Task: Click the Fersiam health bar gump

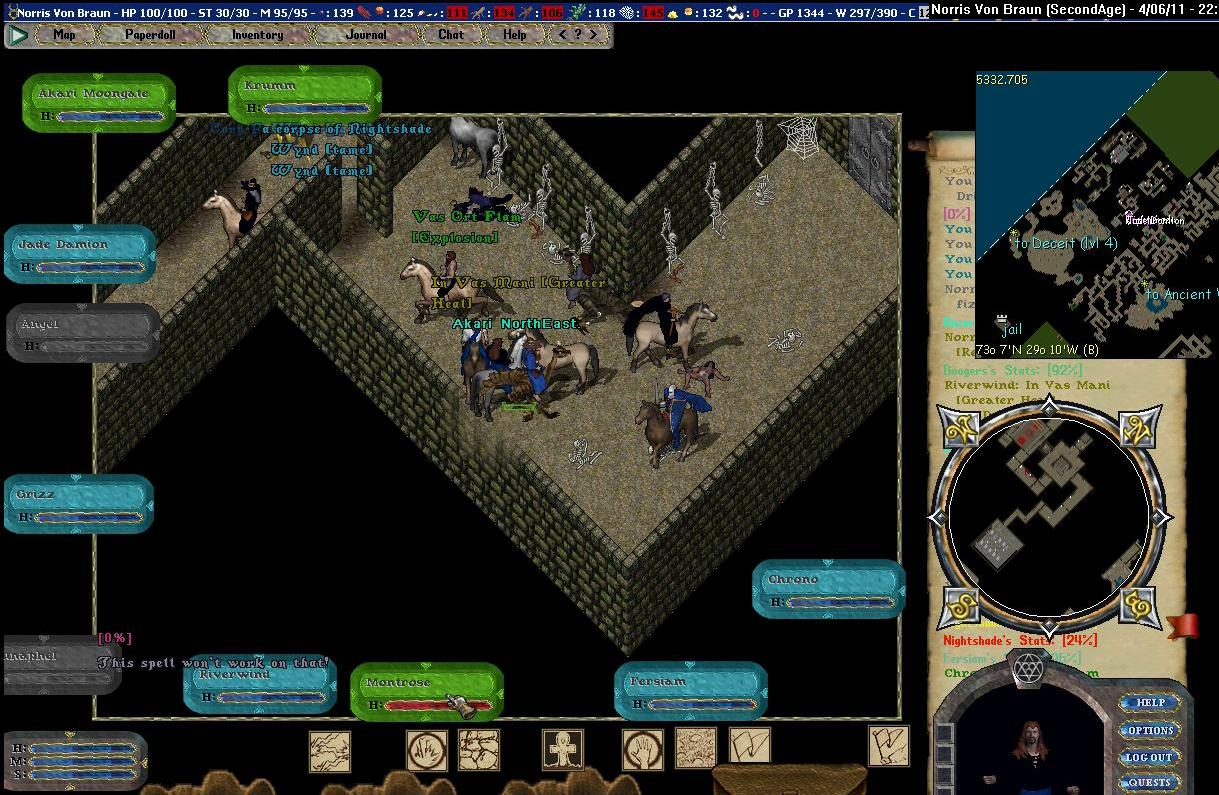Action: (690, 691)
